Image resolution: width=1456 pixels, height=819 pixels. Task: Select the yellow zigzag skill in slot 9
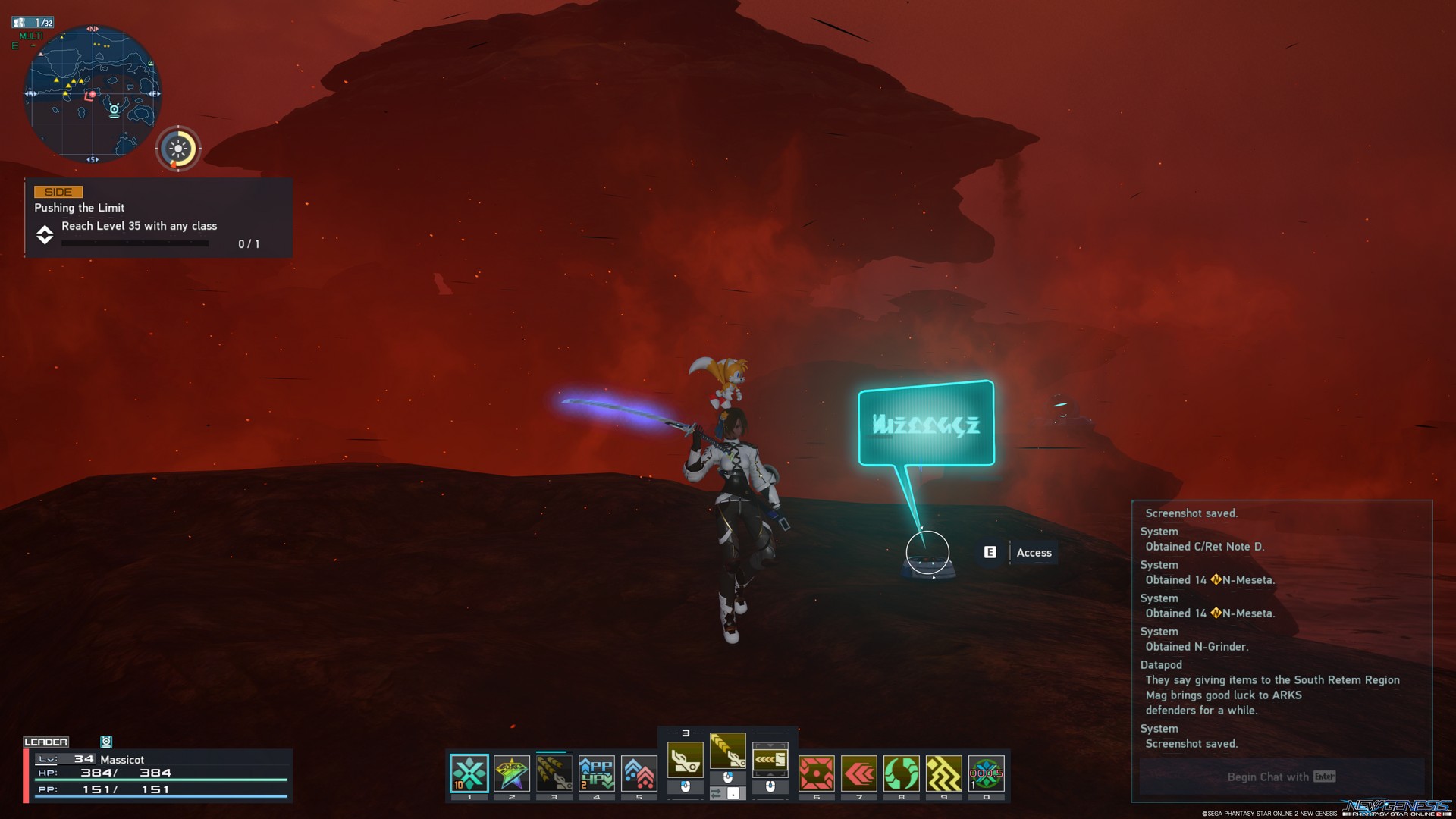point(945,774)
